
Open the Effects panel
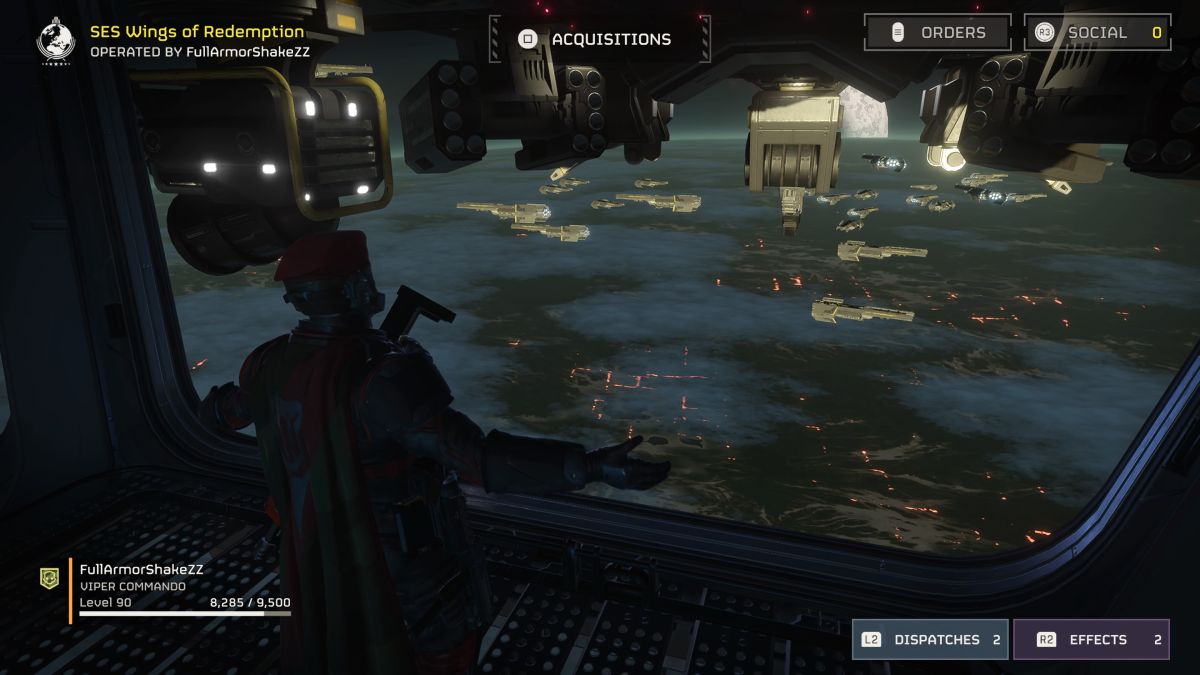1091,640
